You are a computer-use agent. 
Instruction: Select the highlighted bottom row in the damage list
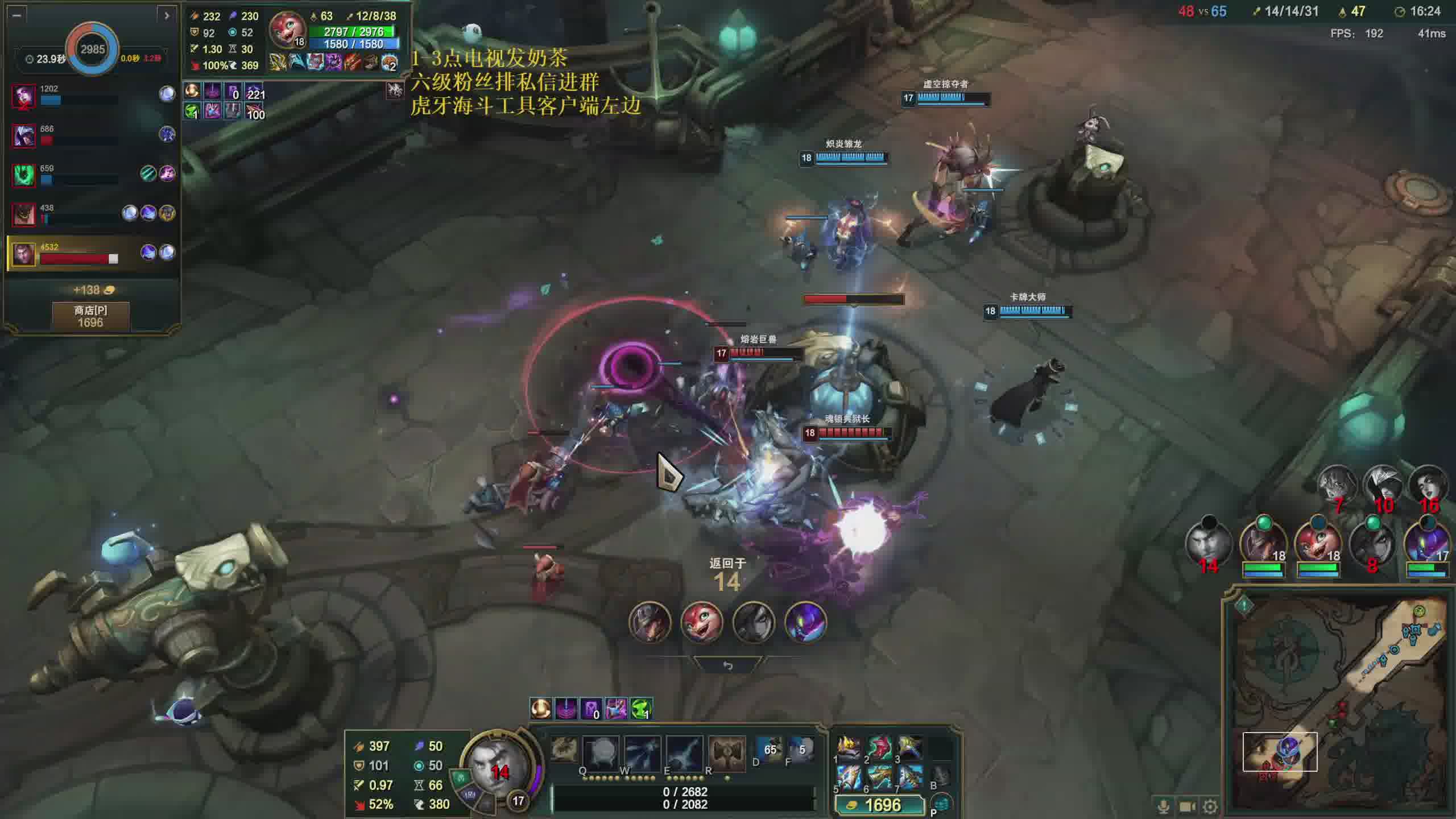coord(91,253)
